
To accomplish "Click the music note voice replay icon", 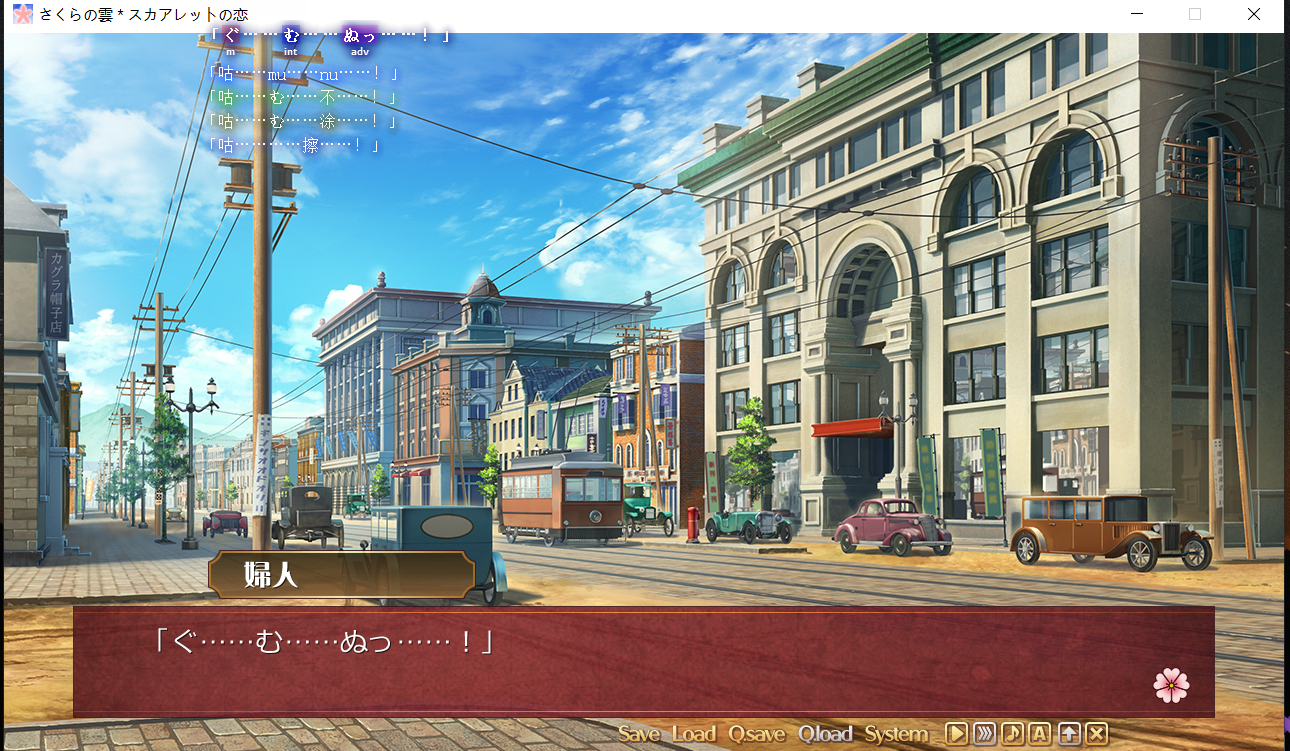I will click(1013, 733).
